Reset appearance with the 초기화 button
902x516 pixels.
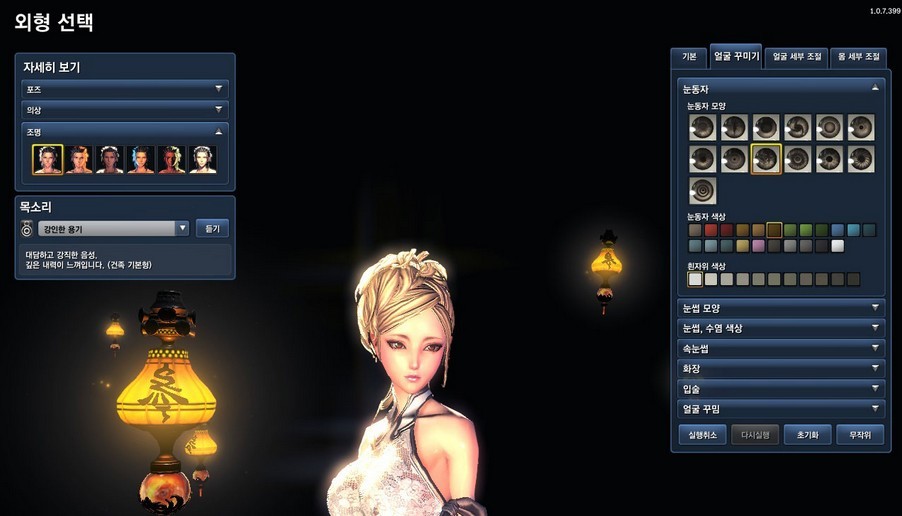(x=807, y=435)
